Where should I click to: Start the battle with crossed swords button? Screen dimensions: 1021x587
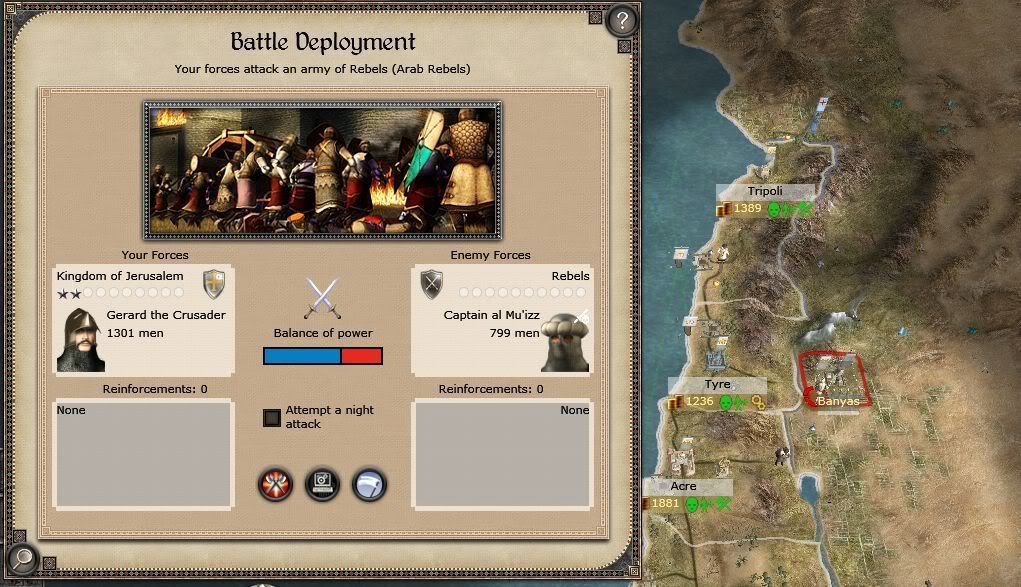[274, 485]
